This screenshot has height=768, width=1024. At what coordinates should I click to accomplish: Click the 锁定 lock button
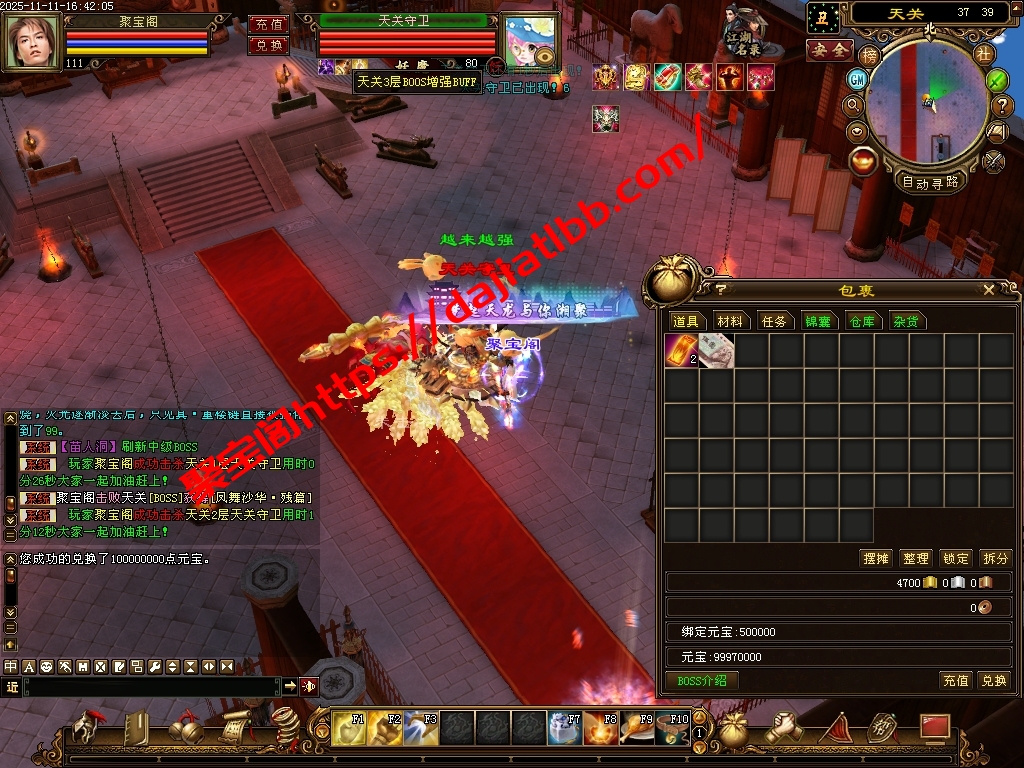955,558
